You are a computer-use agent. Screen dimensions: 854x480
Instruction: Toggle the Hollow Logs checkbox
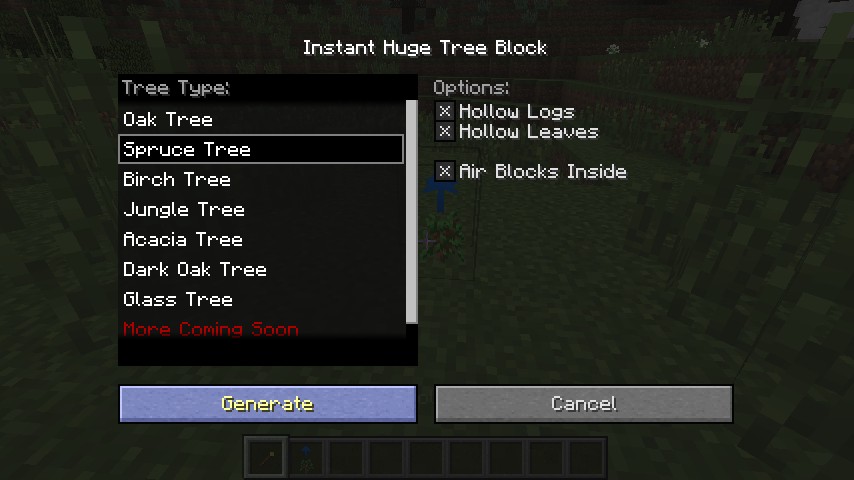[445, 112]
